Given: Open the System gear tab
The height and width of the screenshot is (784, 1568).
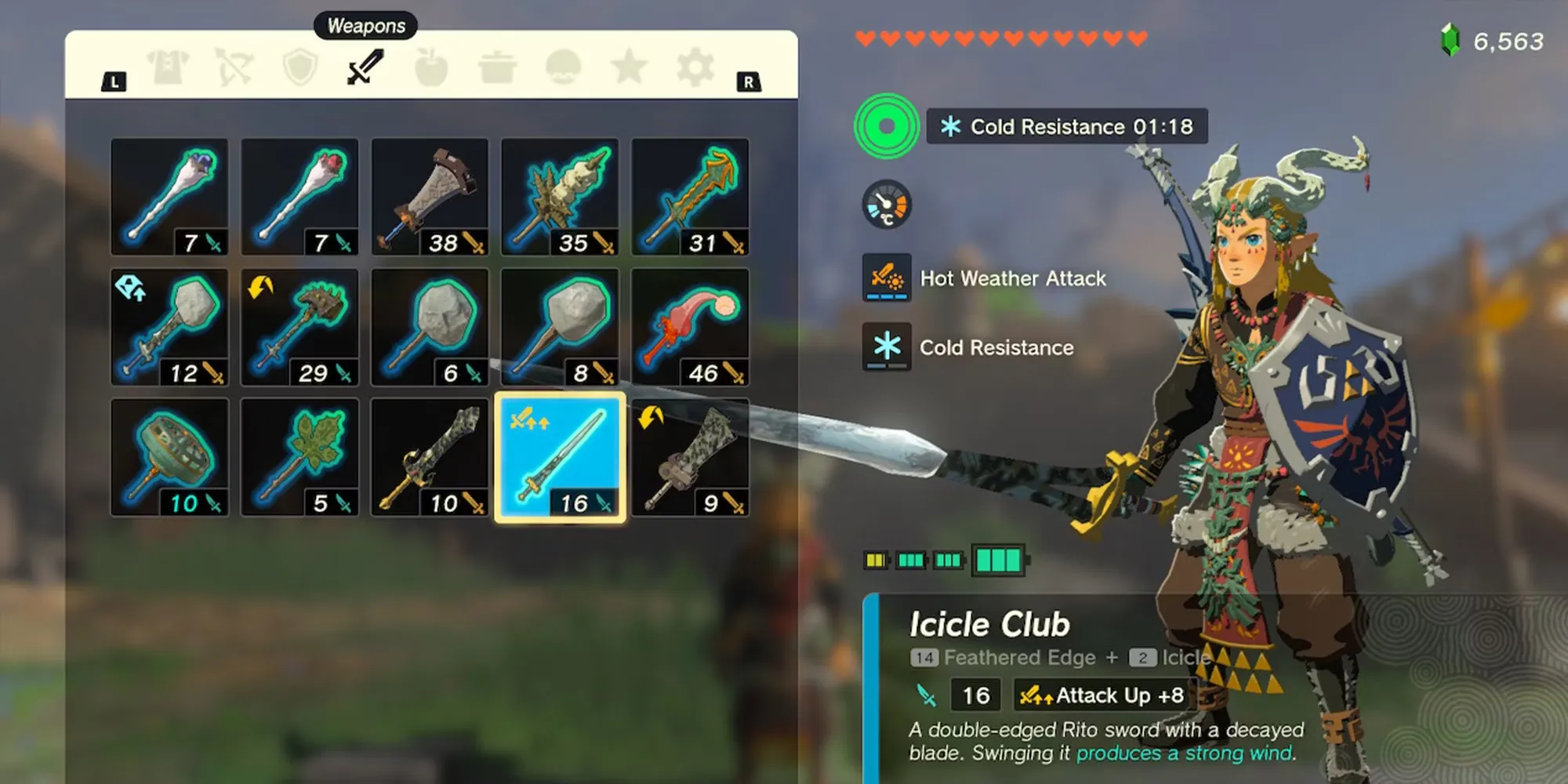Looking at the screenshot, I should (x=695, y=68).
